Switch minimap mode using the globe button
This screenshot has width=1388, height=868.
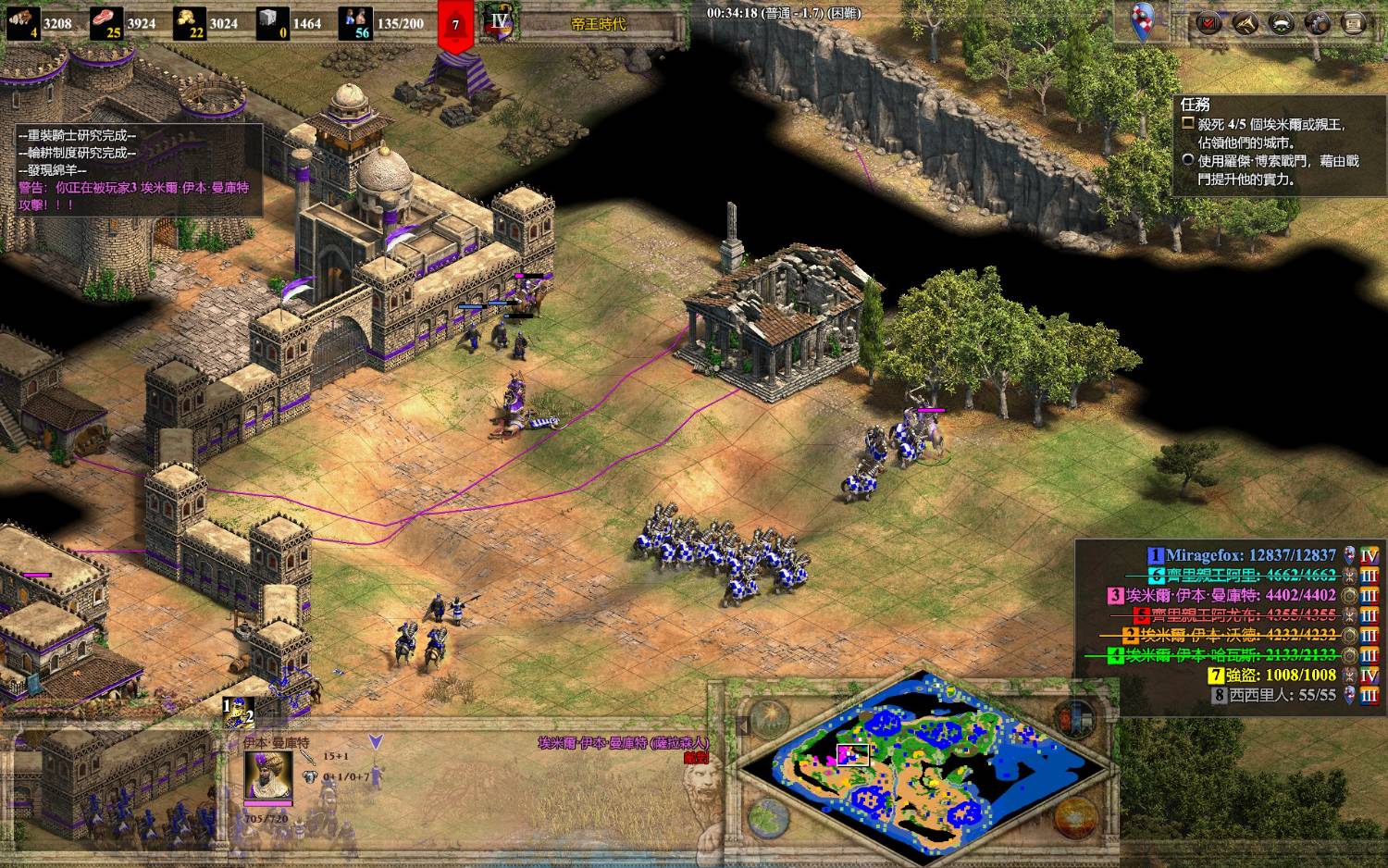tap(769, 818)
